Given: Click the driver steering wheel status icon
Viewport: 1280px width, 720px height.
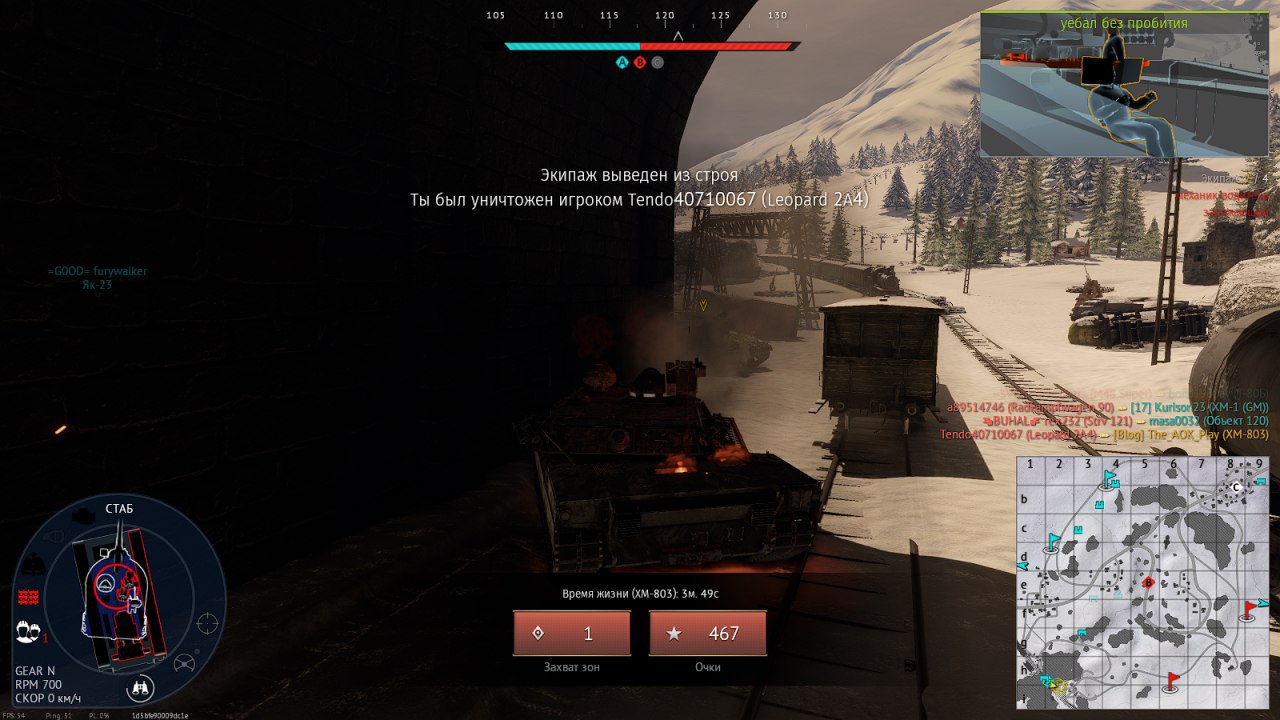Looking at the screenshot, I should tap(184, 663).
